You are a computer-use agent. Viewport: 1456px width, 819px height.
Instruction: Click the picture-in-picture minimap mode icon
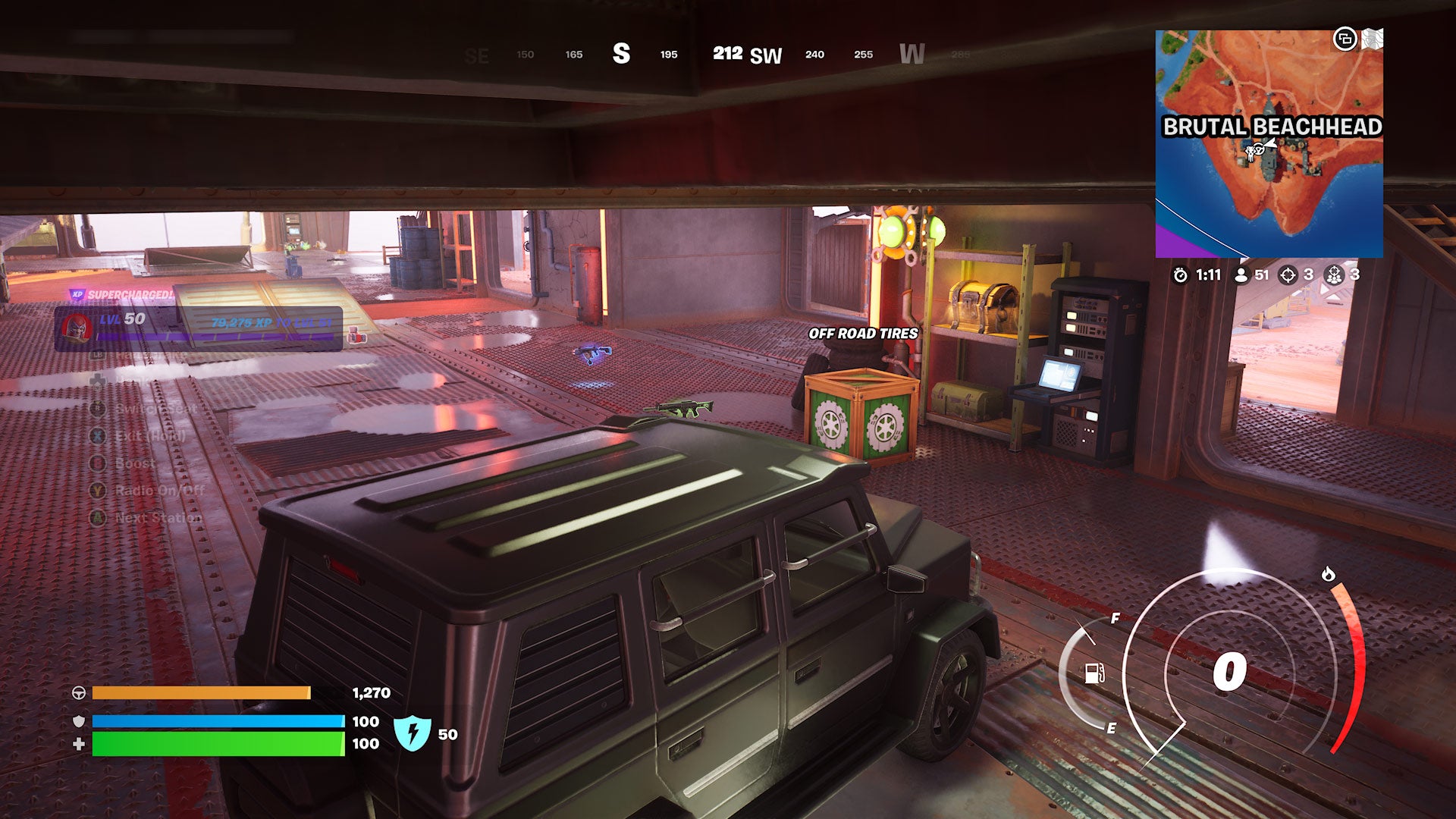coord(1345,37)
